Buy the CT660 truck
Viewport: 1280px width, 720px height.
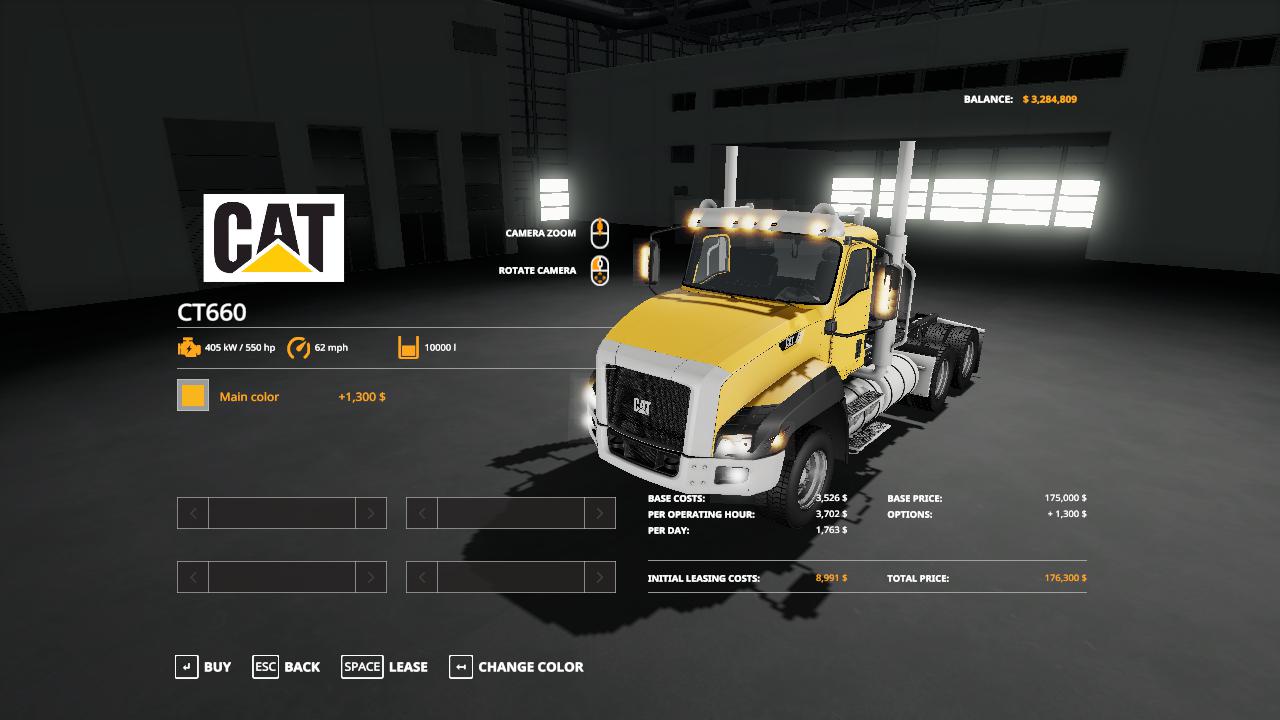[203, 667]
